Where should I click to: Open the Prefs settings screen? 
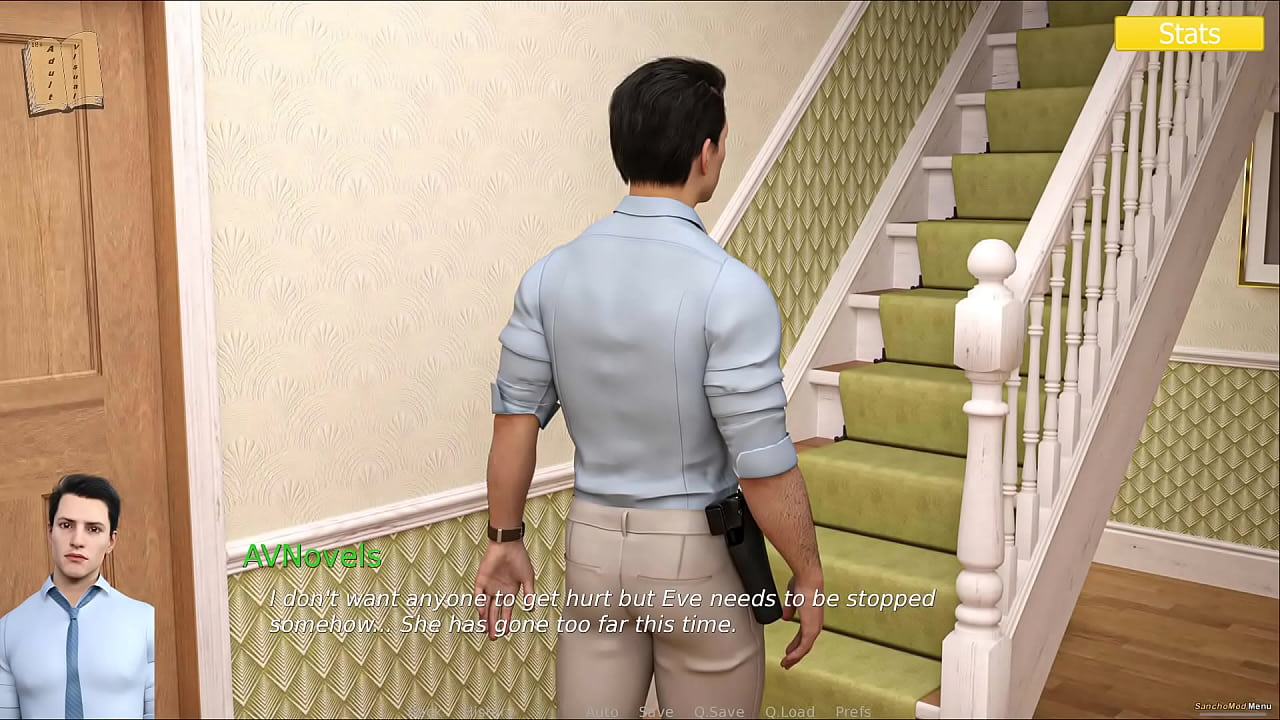(852, 712)
